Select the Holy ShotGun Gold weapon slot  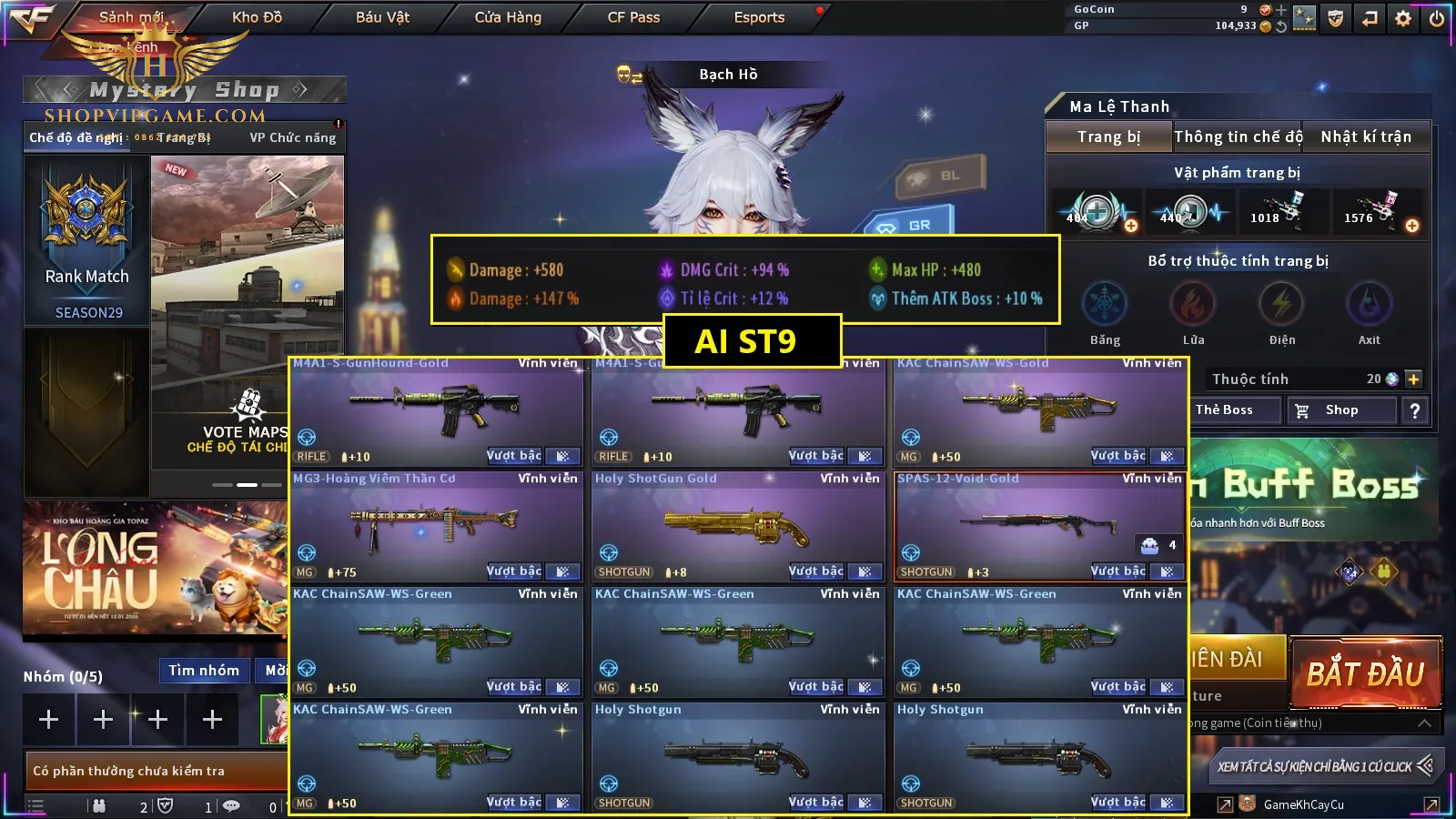[x=737, y=526]
